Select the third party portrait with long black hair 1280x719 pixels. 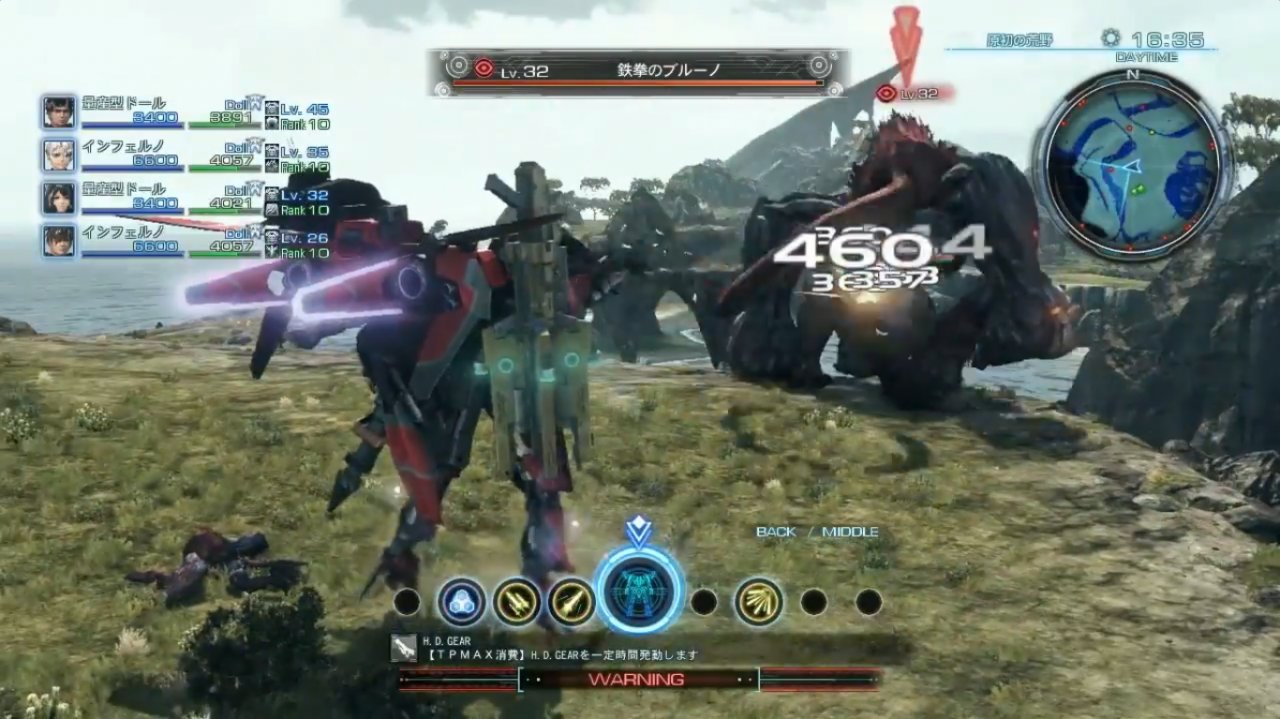(x=59, y=197)
